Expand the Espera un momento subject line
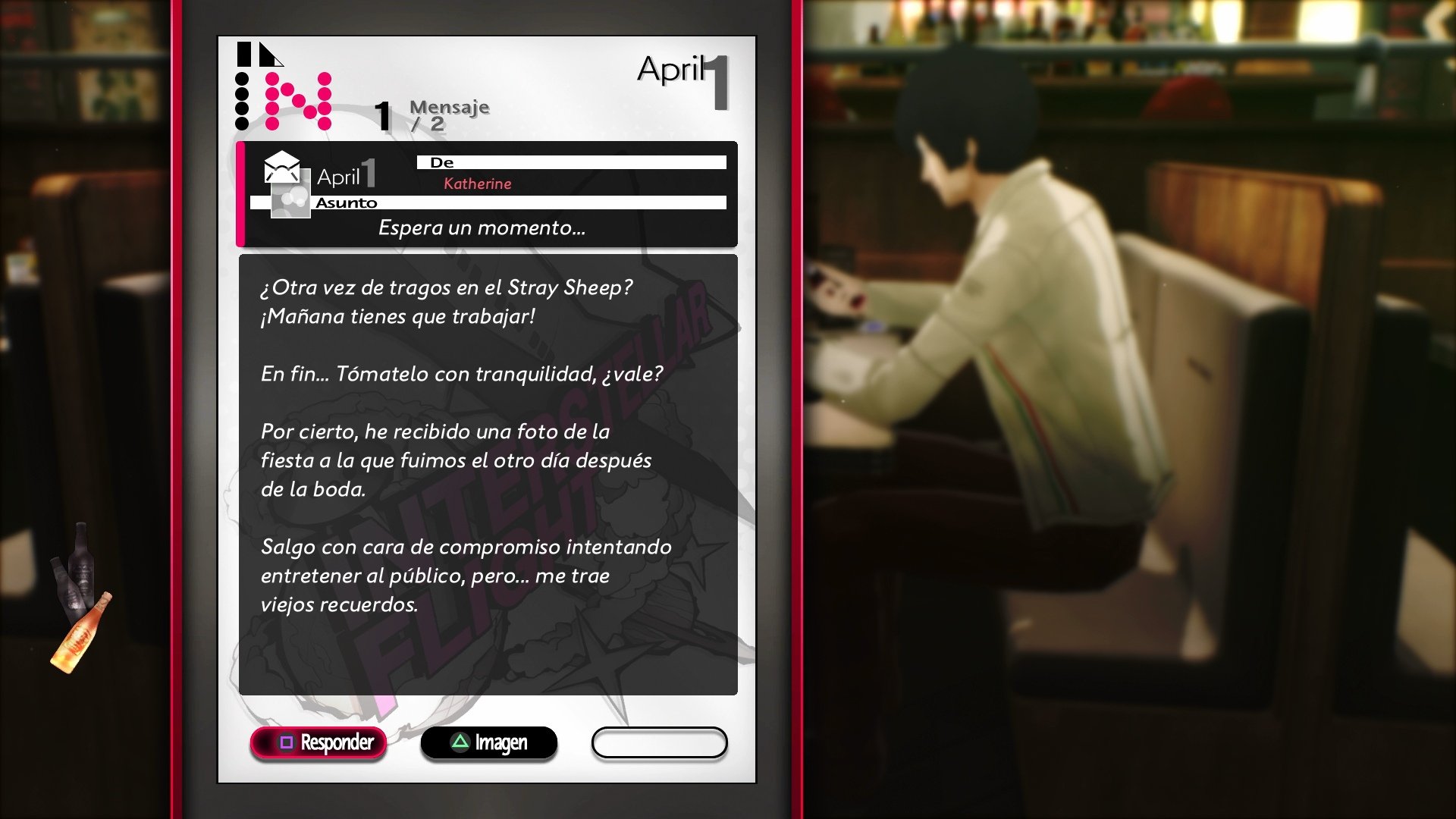Screen dimensions: 1456x819 coord(482,227)
